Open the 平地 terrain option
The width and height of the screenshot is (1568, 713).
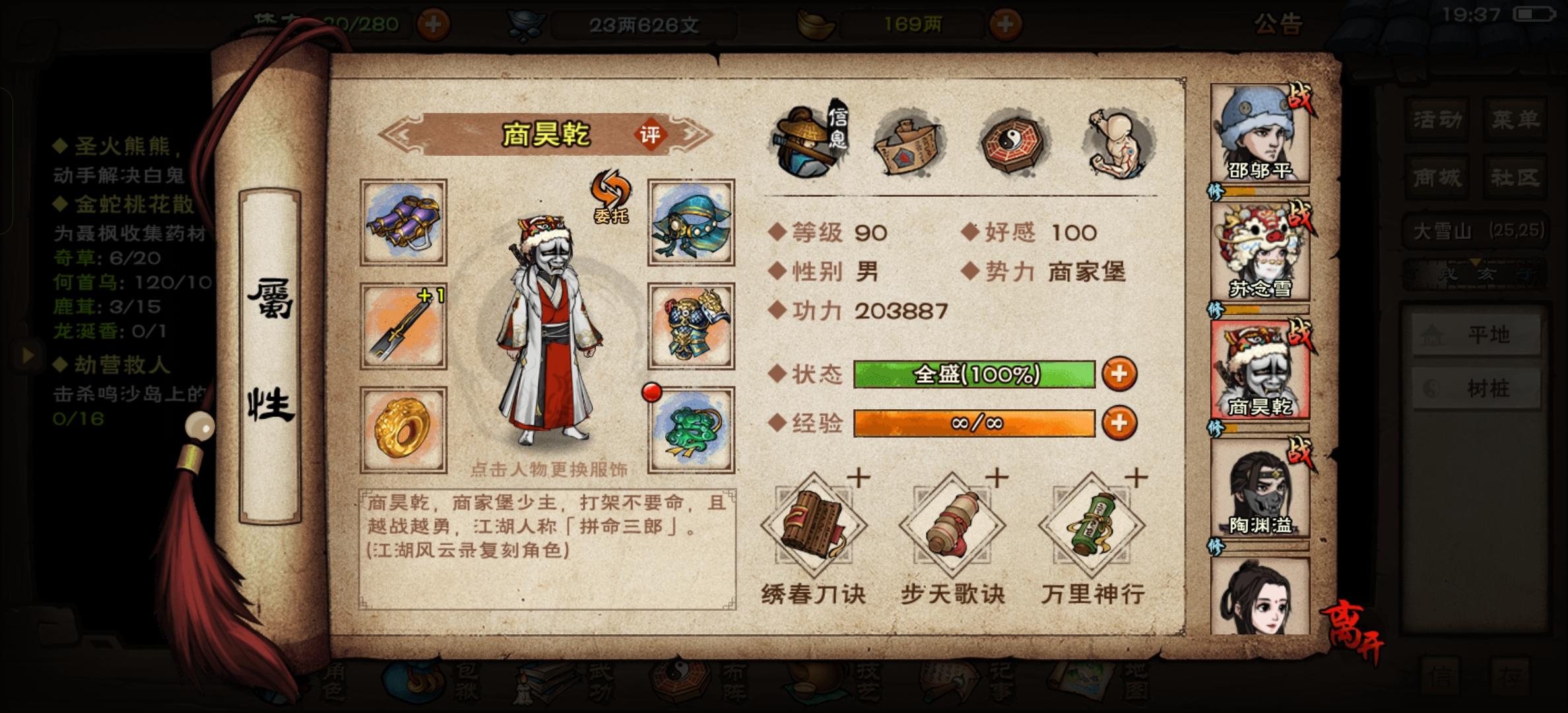tap(1477, 335)
